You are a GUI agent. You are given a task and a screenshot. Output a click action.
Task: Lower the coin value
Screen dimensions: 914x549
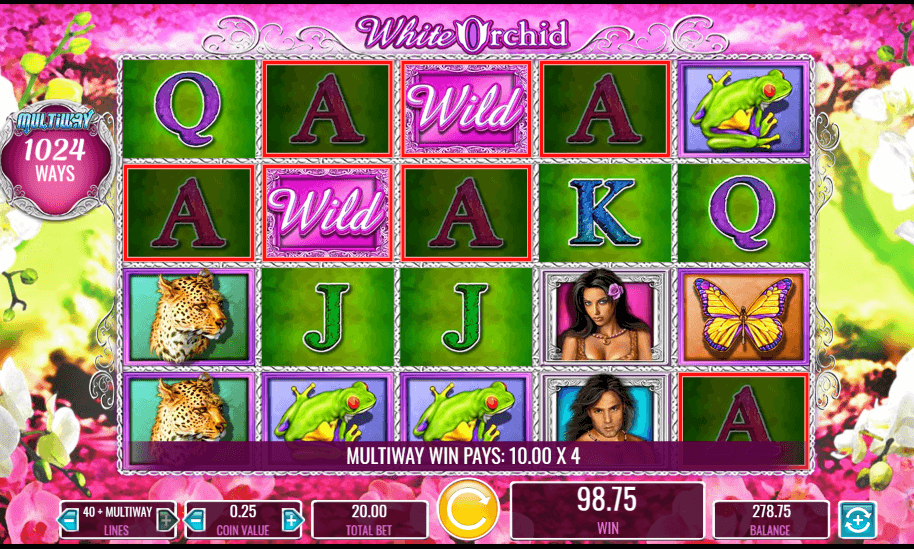click(x=196, y=520)
